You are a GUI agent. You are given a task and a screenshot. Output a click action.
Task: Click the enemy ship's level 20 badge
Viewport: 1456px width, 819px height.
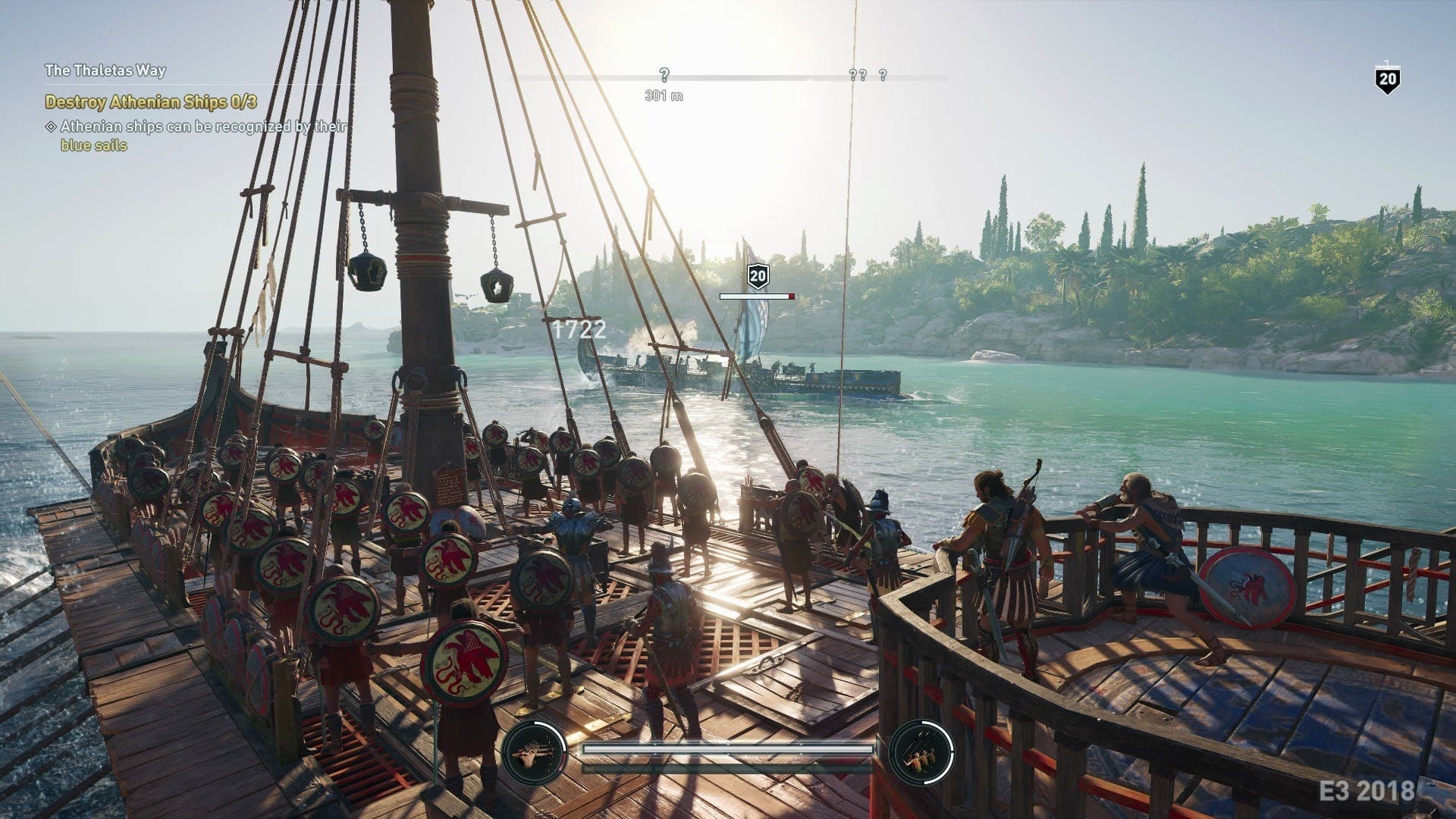758,276
